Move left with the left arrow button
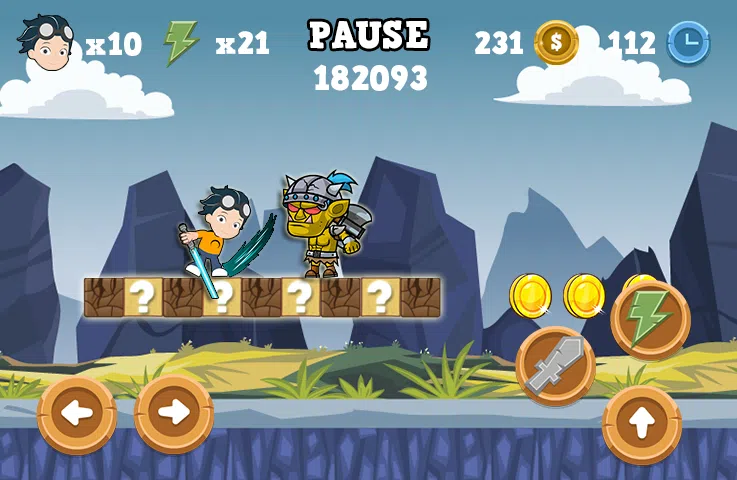Screen dimensions: 737x480 [77, 413]
